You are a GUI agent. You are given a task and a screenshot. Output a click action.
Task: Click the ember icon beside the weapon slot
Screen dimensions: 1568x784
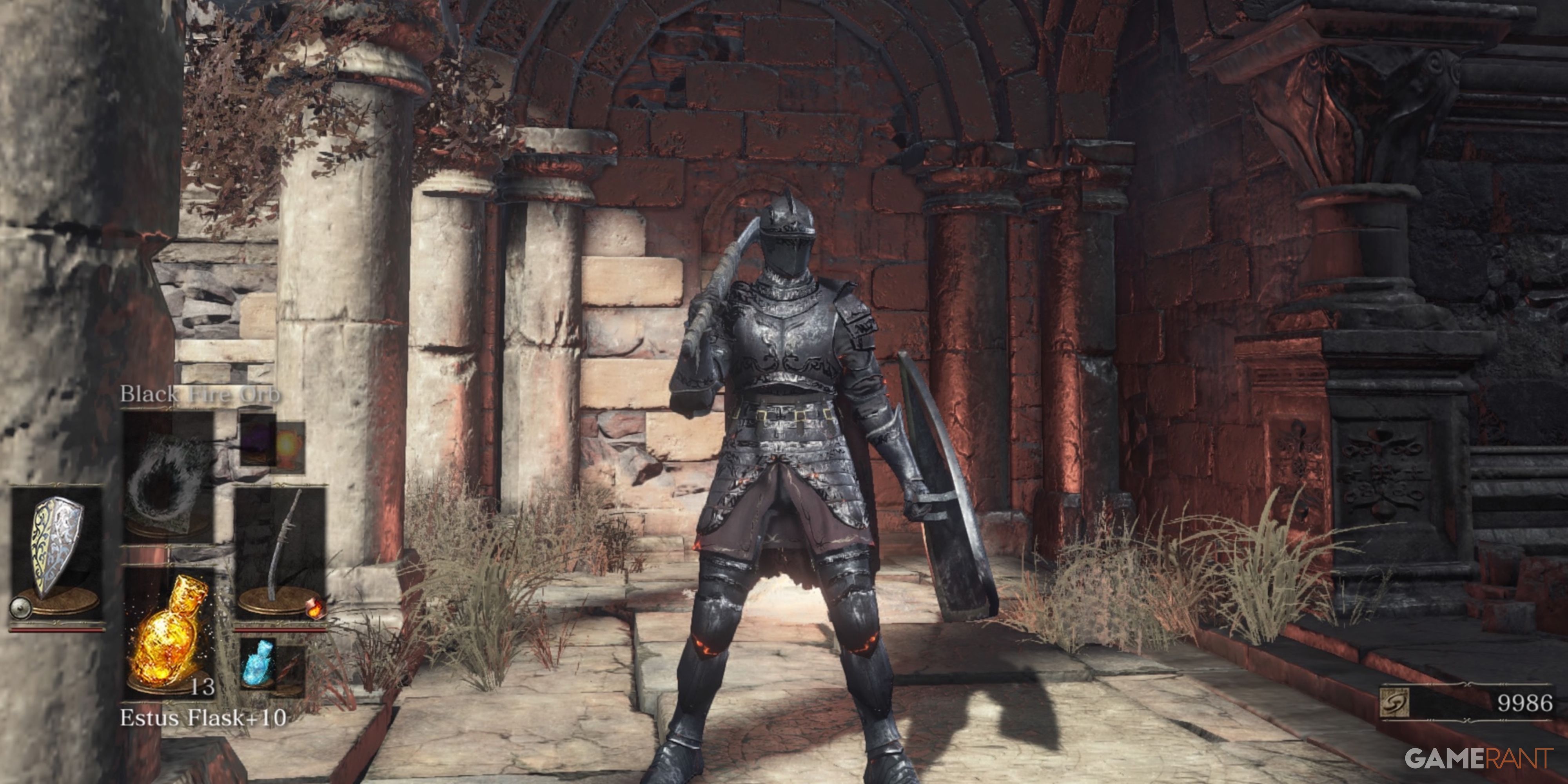click(x=316, y=609)
